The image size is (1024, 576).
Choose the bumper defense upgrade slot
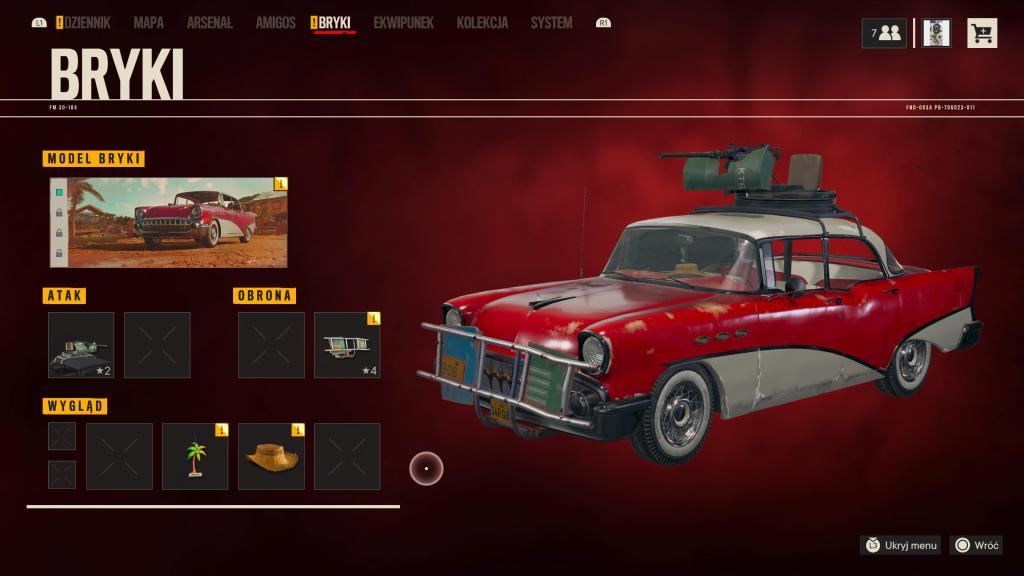pos(347,345)
